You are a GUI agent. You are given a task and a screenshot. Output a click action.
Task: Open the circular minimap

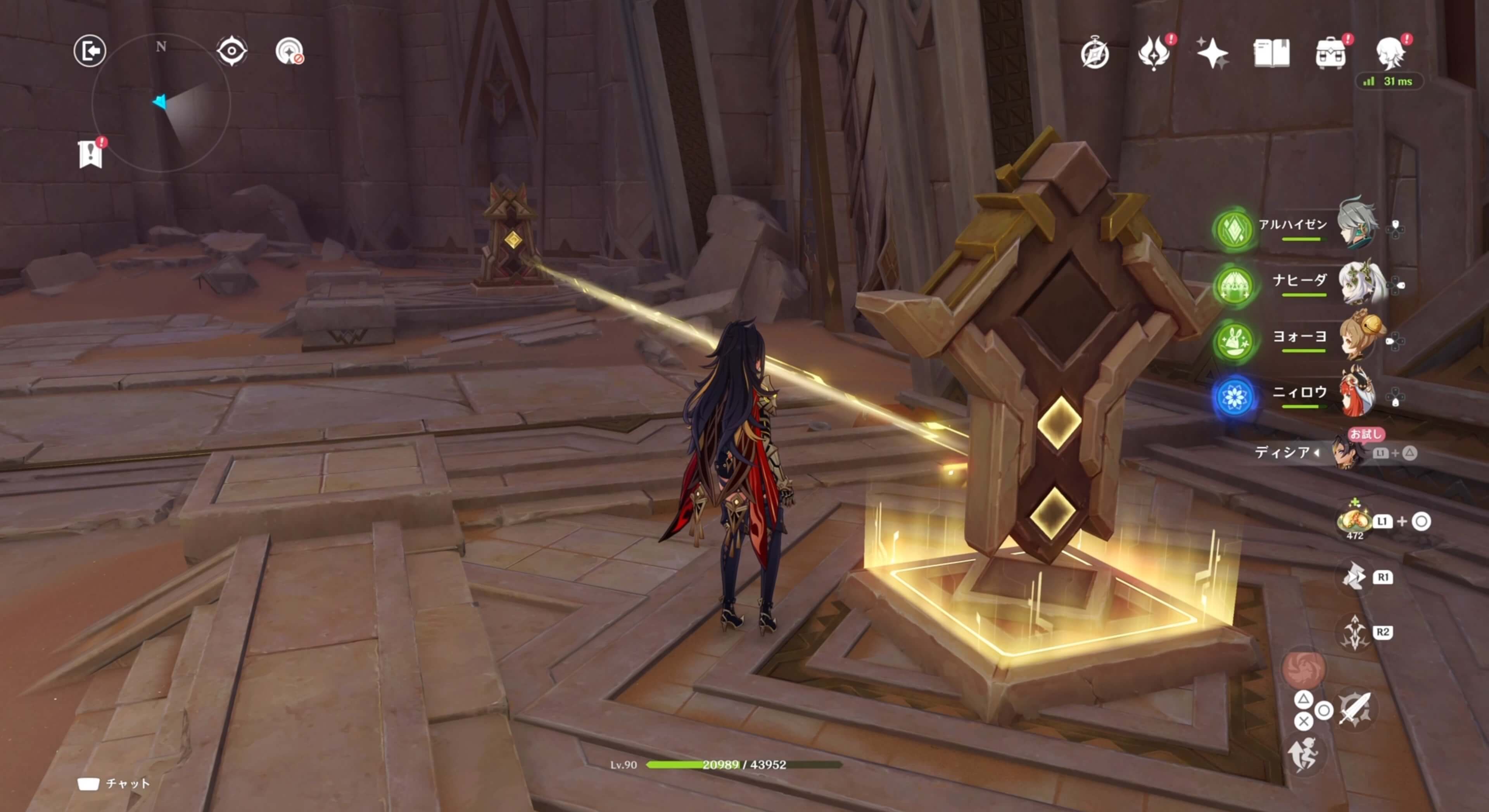coord(161,103)
